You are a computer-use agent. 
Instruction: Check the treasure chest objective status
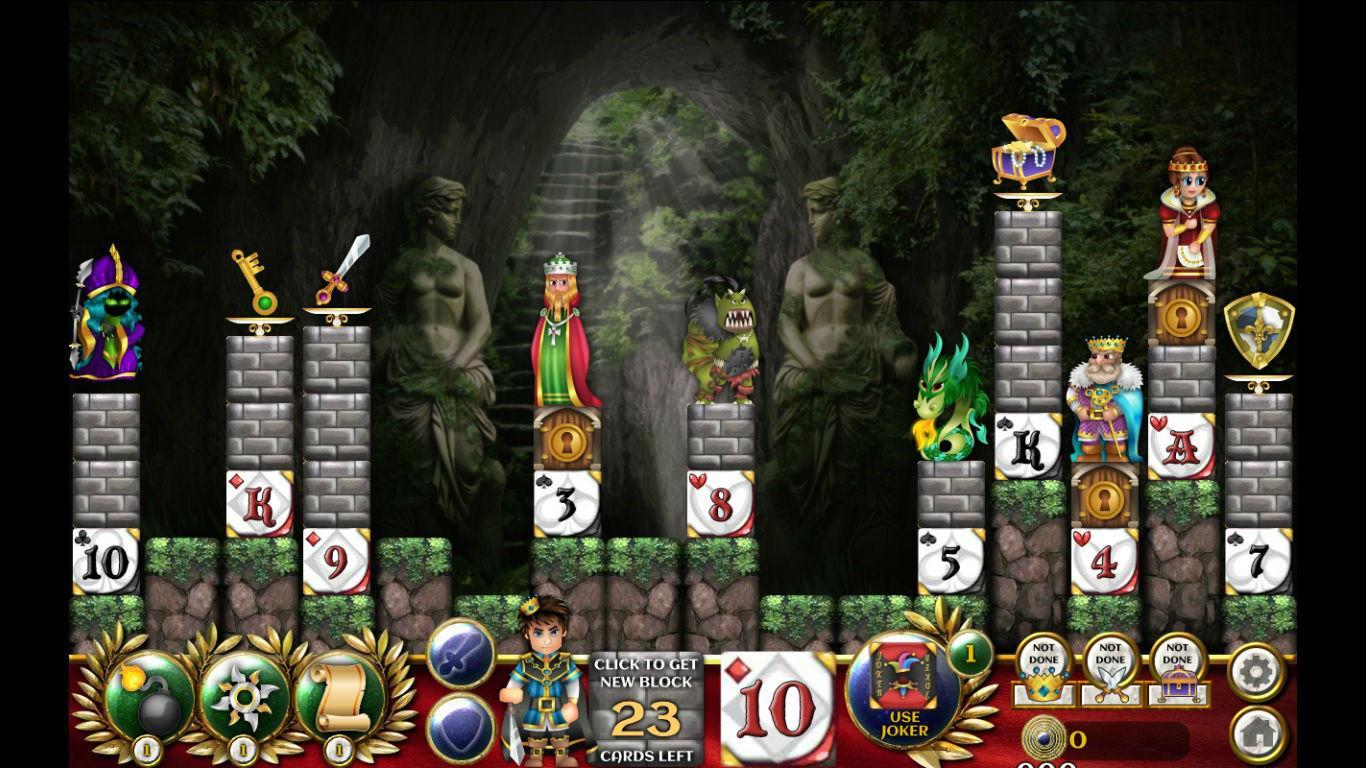(x=1177, y=670)
